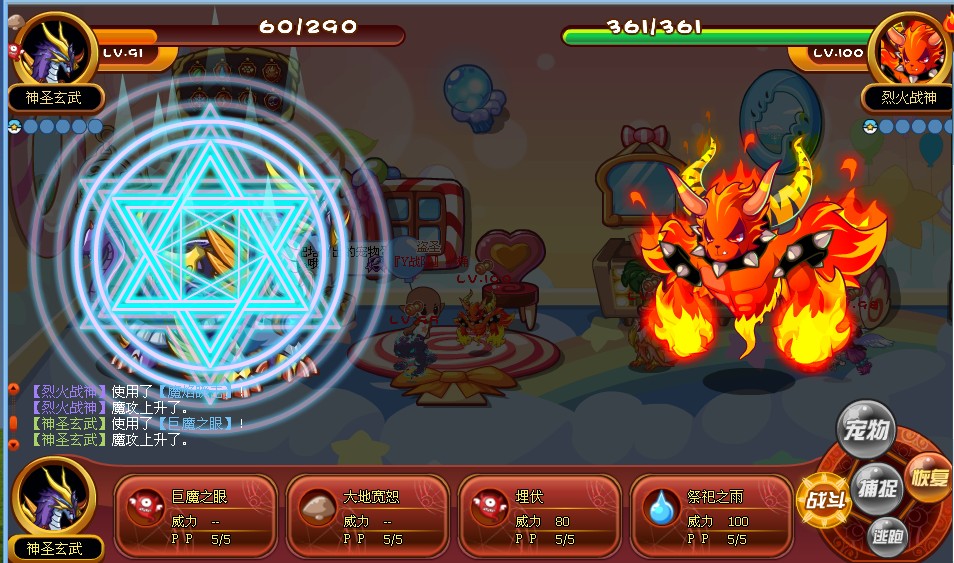Image resolution: width=954 pixels, height=563 pixels.
Task: Click the 神圣玄武 portrait beside the HP bar
Action: (55, 50)
